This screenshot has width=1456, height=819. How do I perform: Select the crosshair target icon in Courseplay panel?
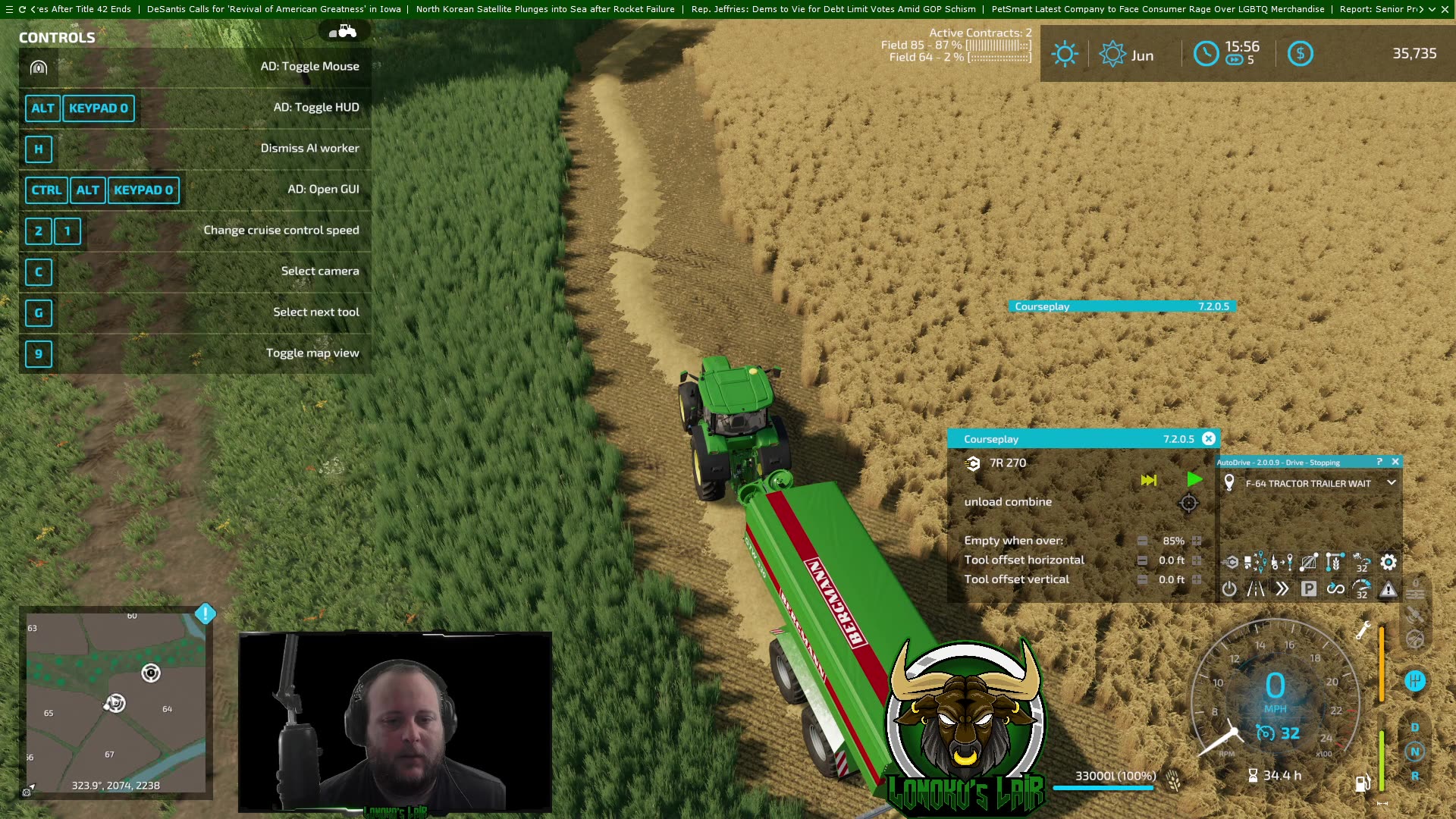(x=1189, y=503)
